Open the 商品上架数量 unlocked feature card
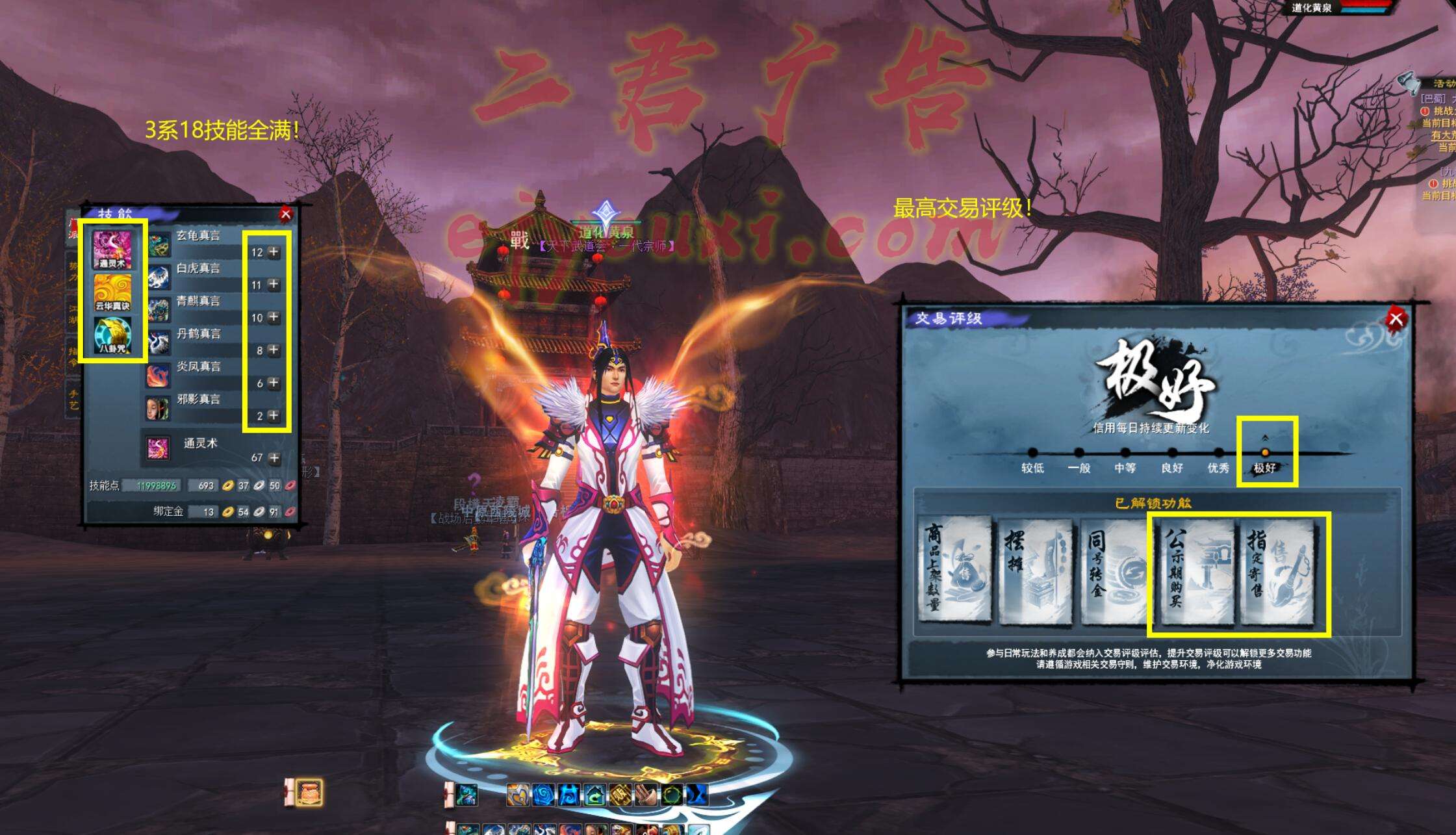1456x835 pixels. tap(955, 571)
